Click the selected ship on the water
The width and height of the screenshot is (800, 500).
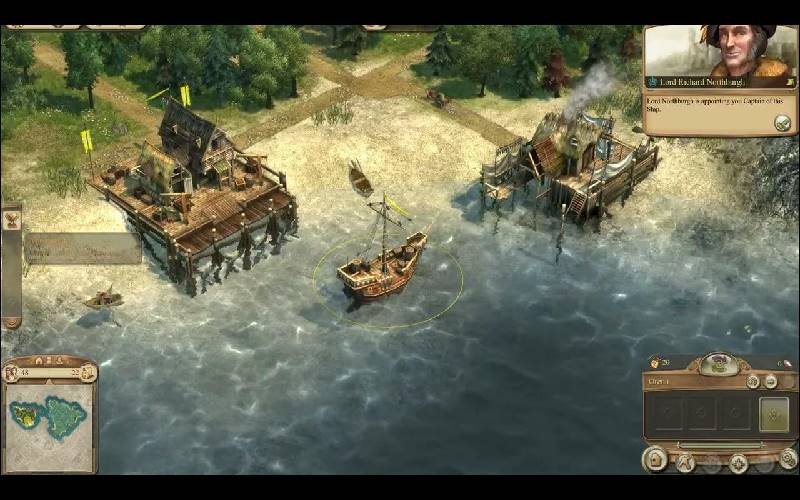[x=381, y=270]
